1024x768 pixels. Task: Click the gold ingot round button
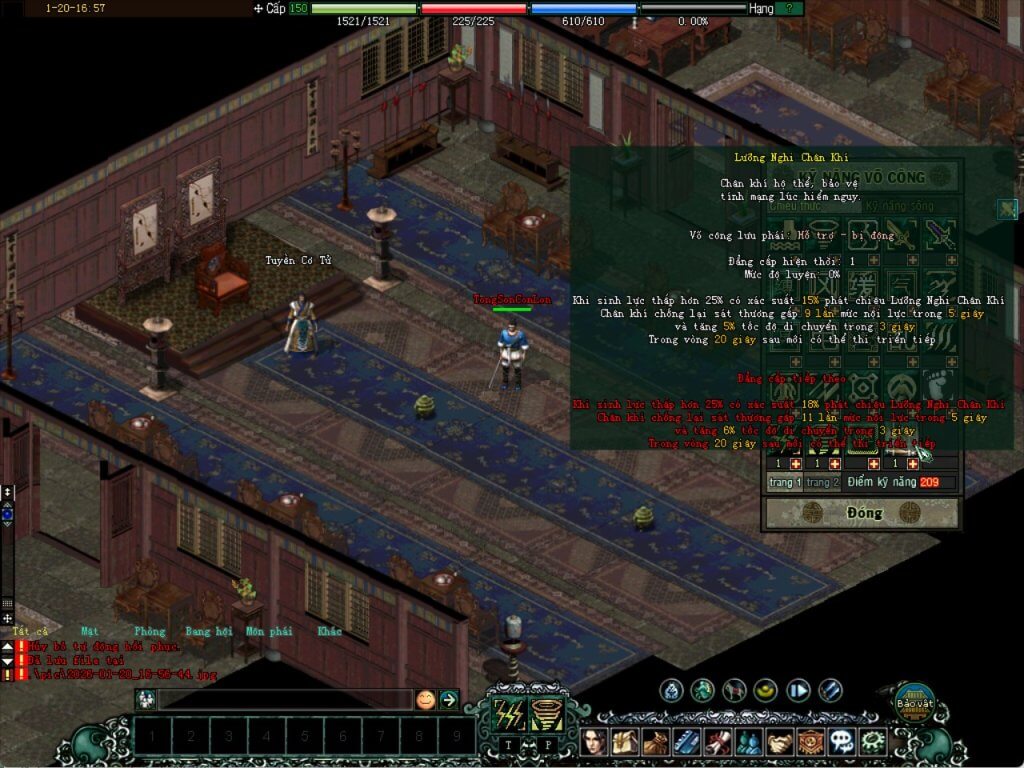tap(766, 690)
